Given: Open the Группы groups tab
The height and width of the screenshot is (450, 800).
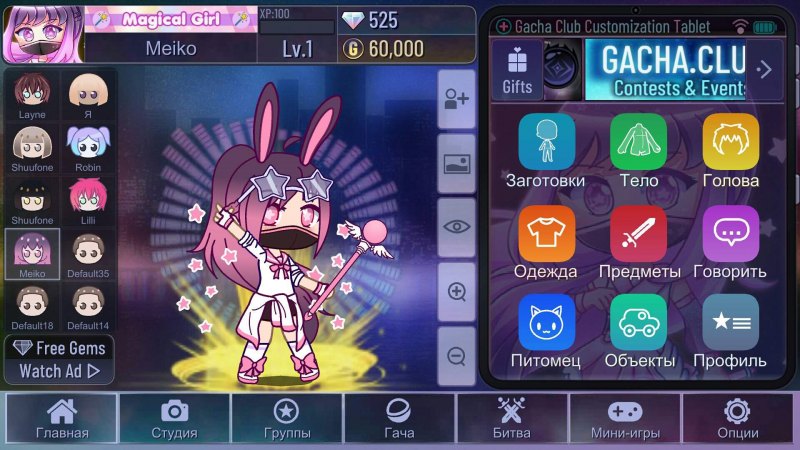Looking at the screenshot, I should point(287,418).
